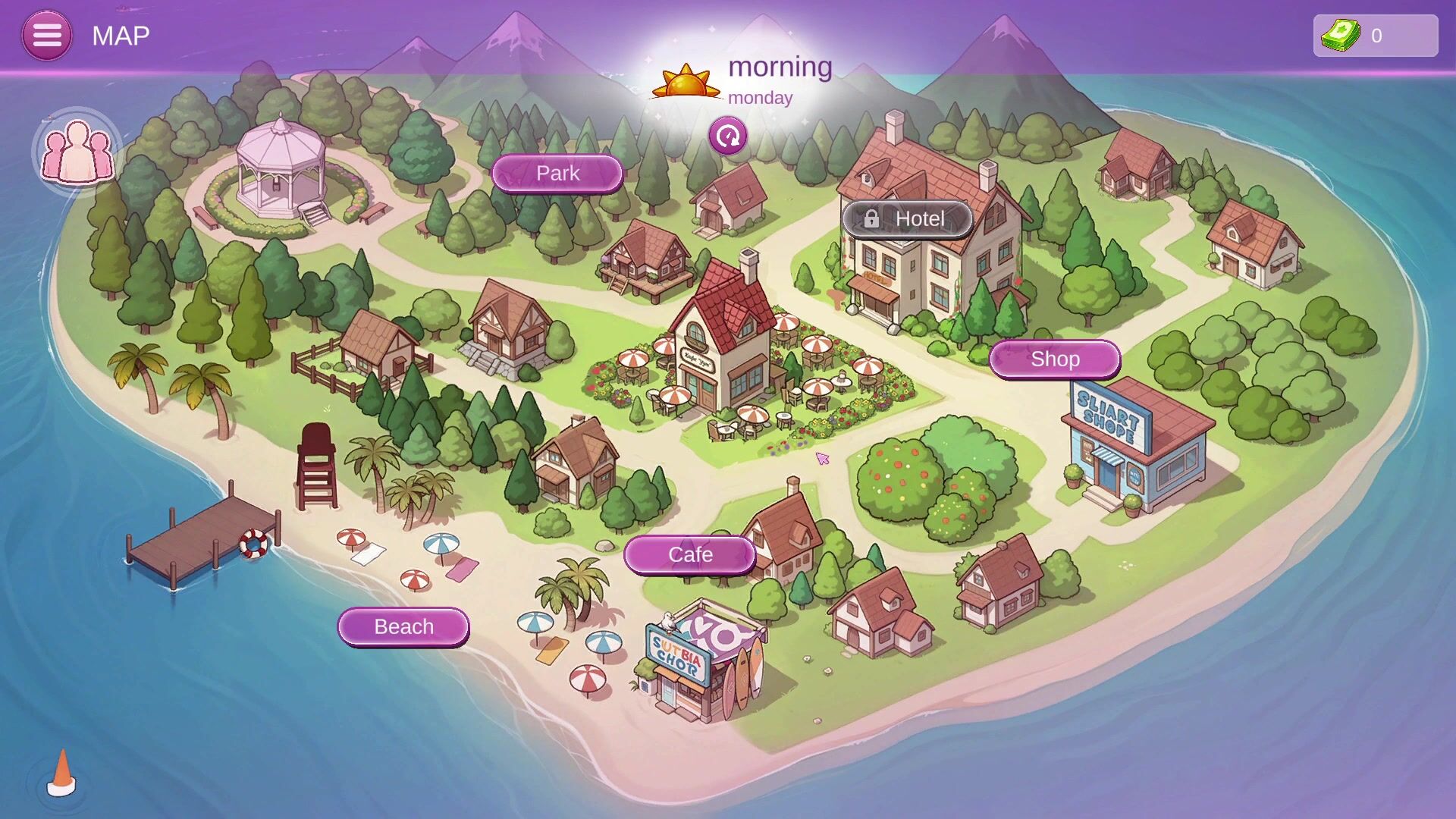This screenshot has height=819, width=1456.
Task: Go to the Shop
Action: click(1054, 359)
